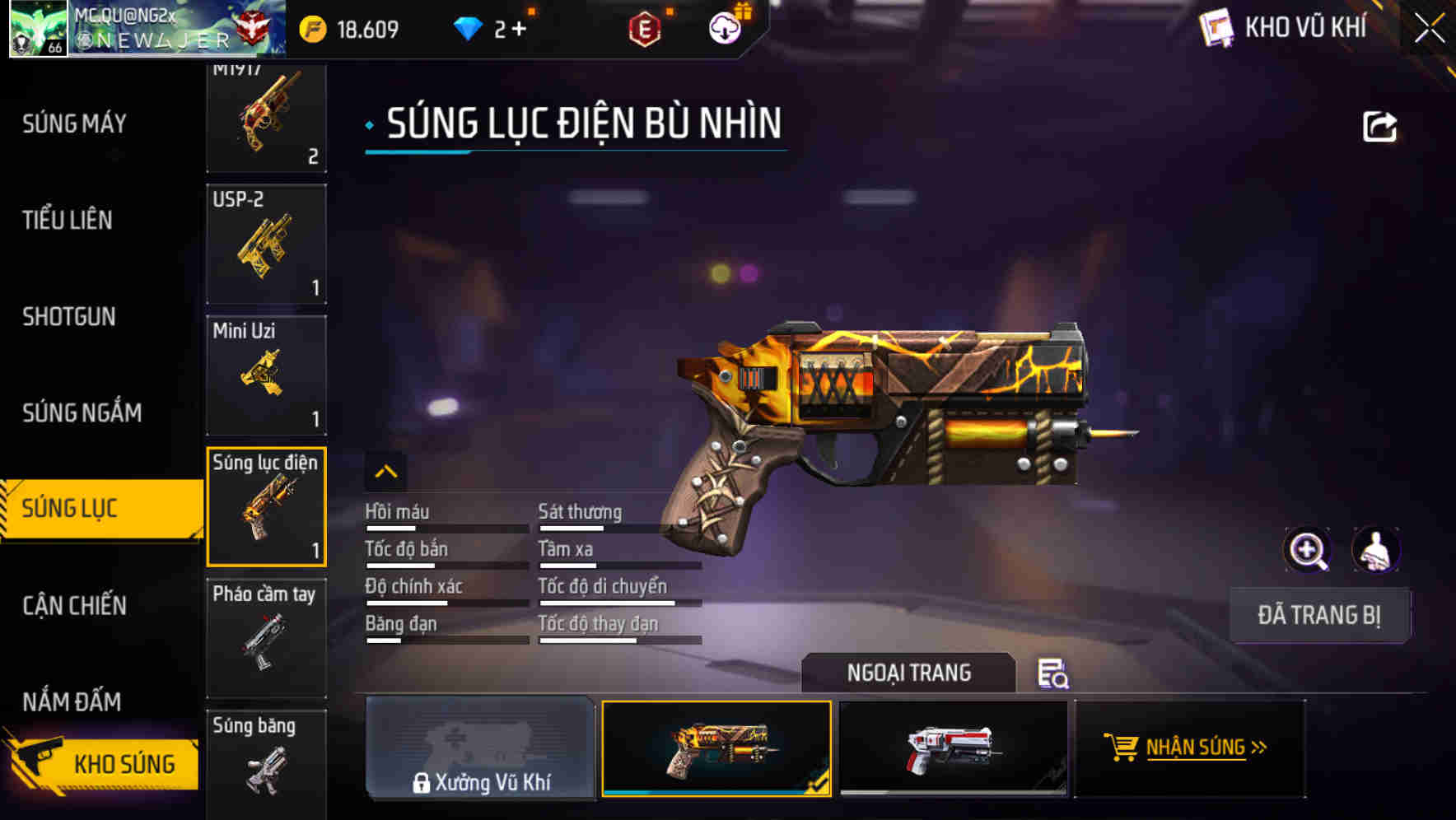Click the share icon beside weapon name
The image size is (1456, 820).
(x=1379, y=125)
